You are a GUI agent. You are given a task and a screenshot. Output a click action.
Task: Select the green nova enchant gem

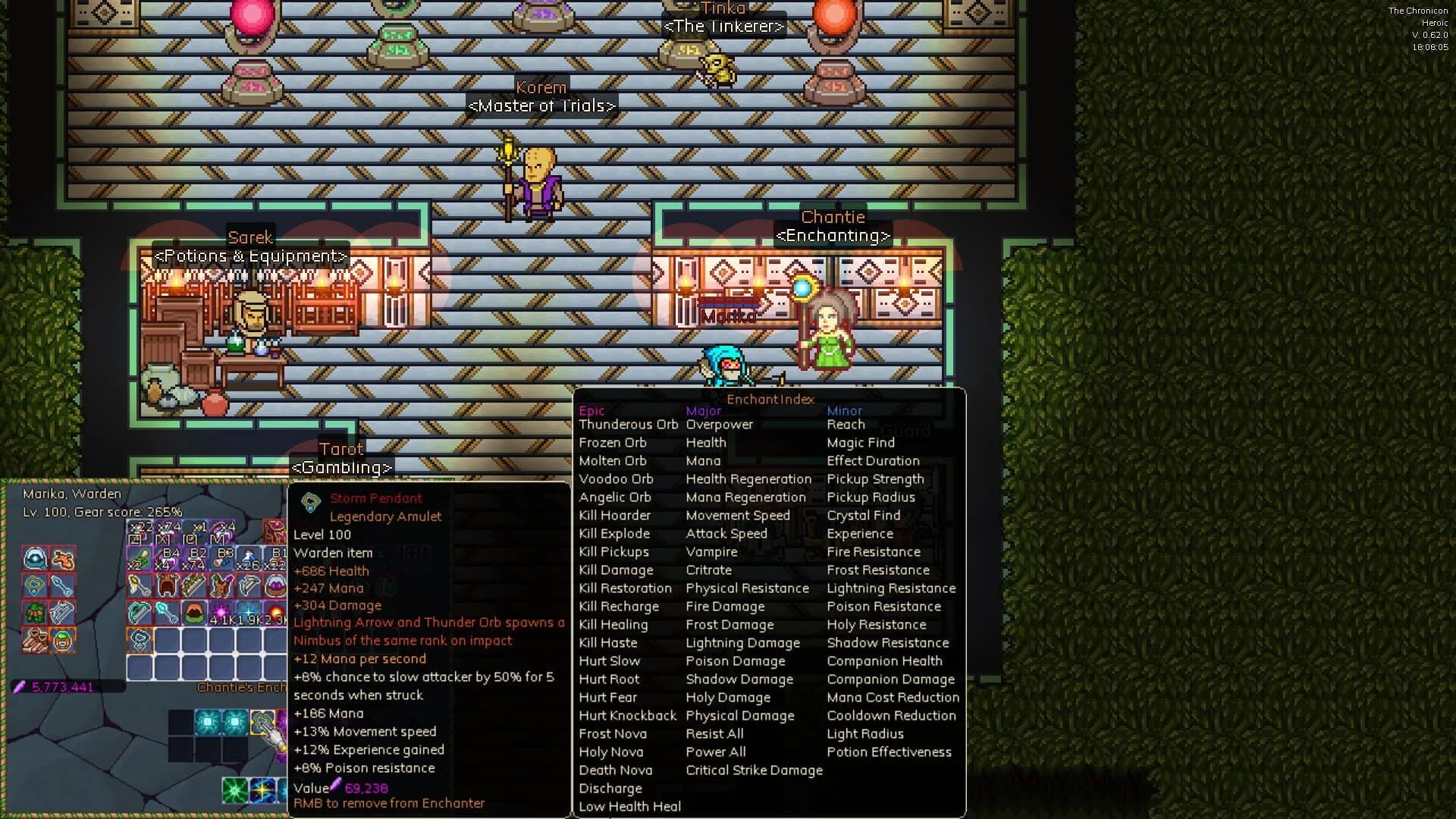point(235,788)
